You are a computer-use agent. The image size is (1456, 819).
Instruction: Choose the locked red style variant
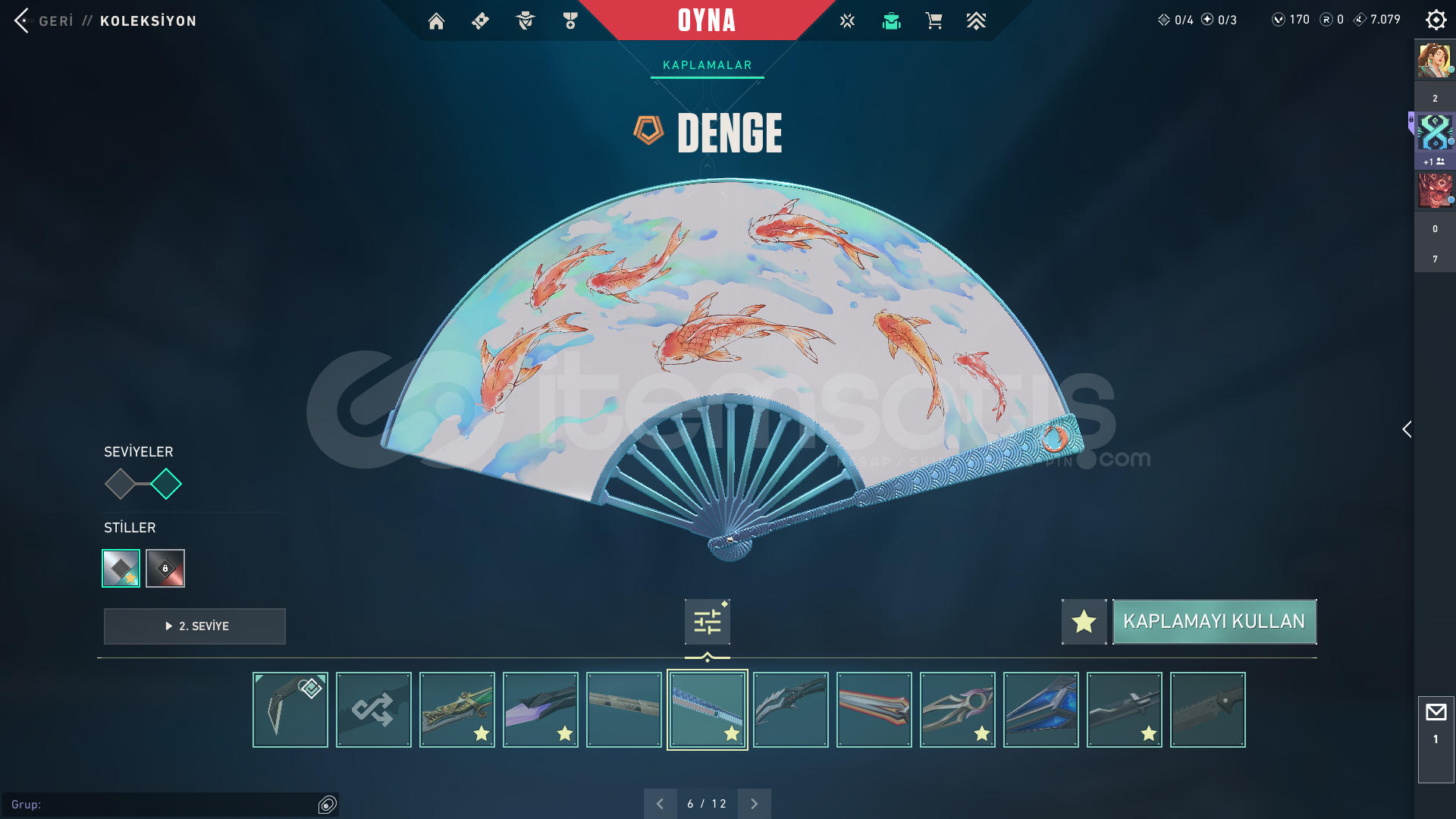[x=165, y=568]
